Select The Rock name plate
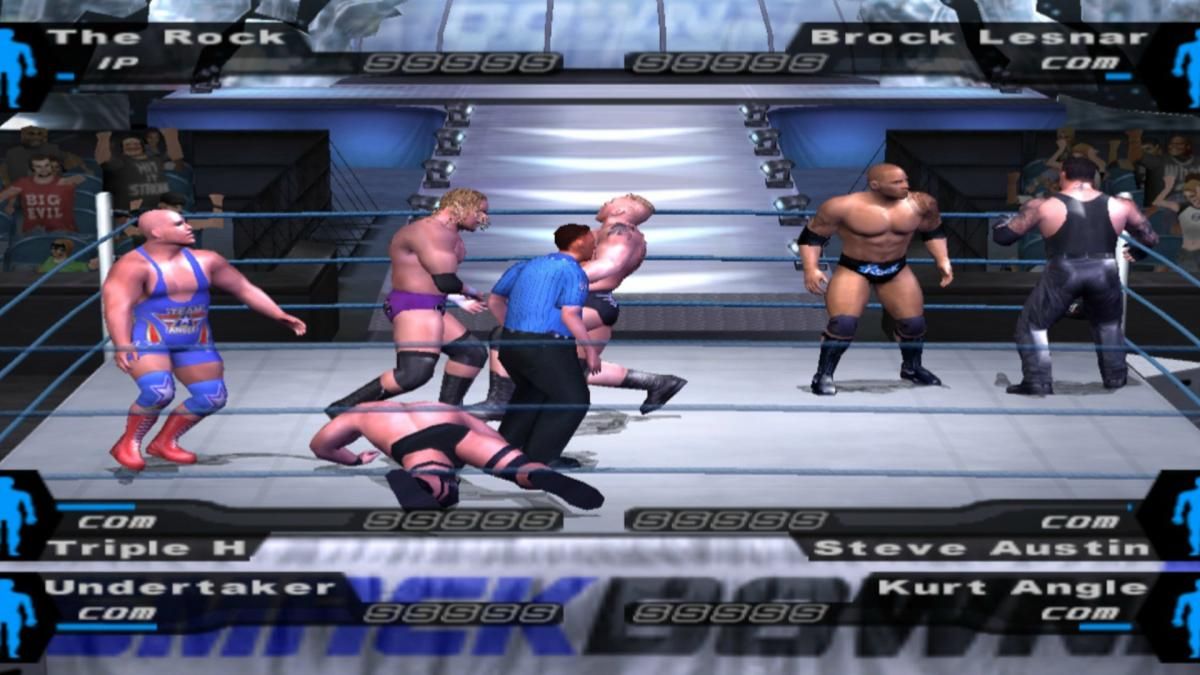The width and height of the screenshot is (1200, 675). (166, 38)
